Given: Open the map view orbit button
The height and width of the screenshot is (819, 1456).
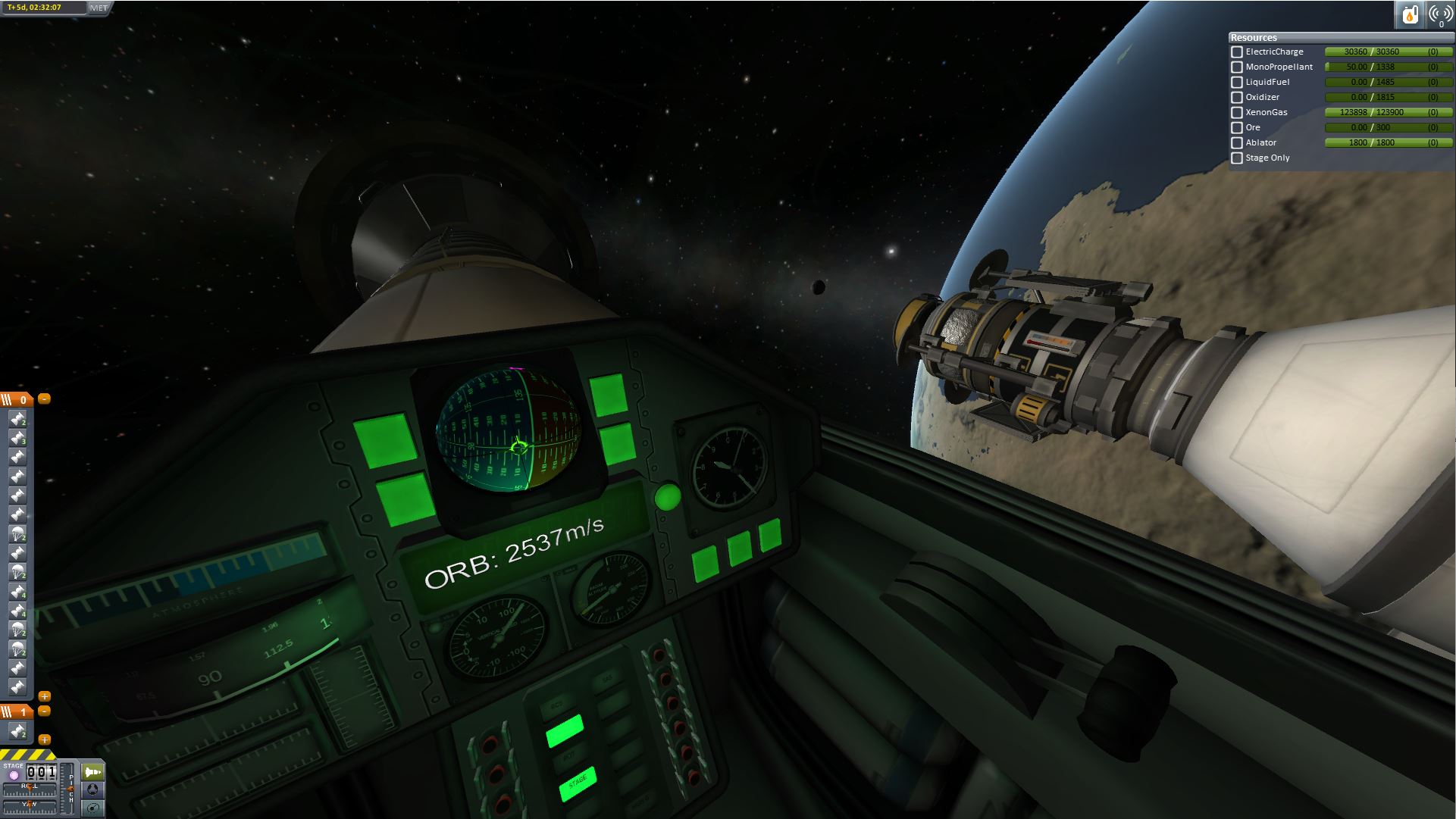Looking at the screenshot, I should [x=93, y=808].
